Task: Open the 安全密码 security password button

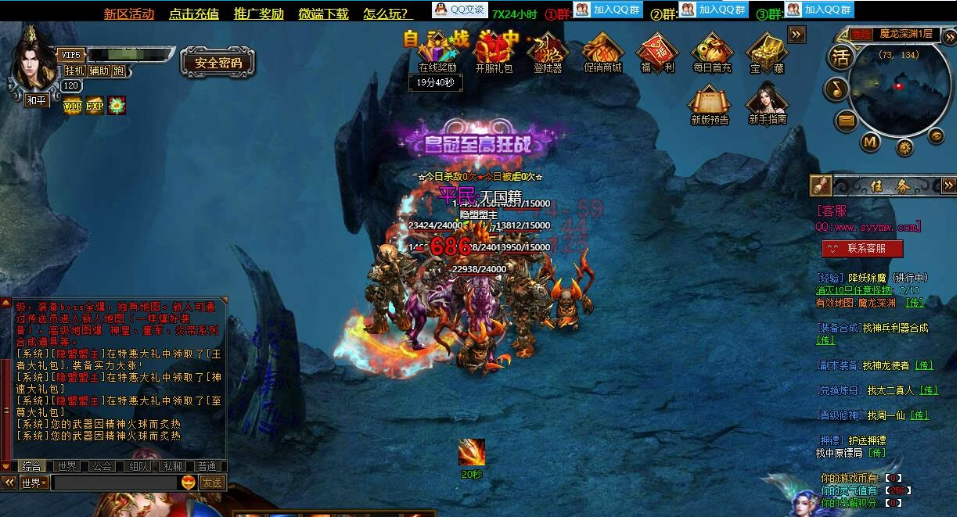Action: pyautogui.click(x=218, y=63)
